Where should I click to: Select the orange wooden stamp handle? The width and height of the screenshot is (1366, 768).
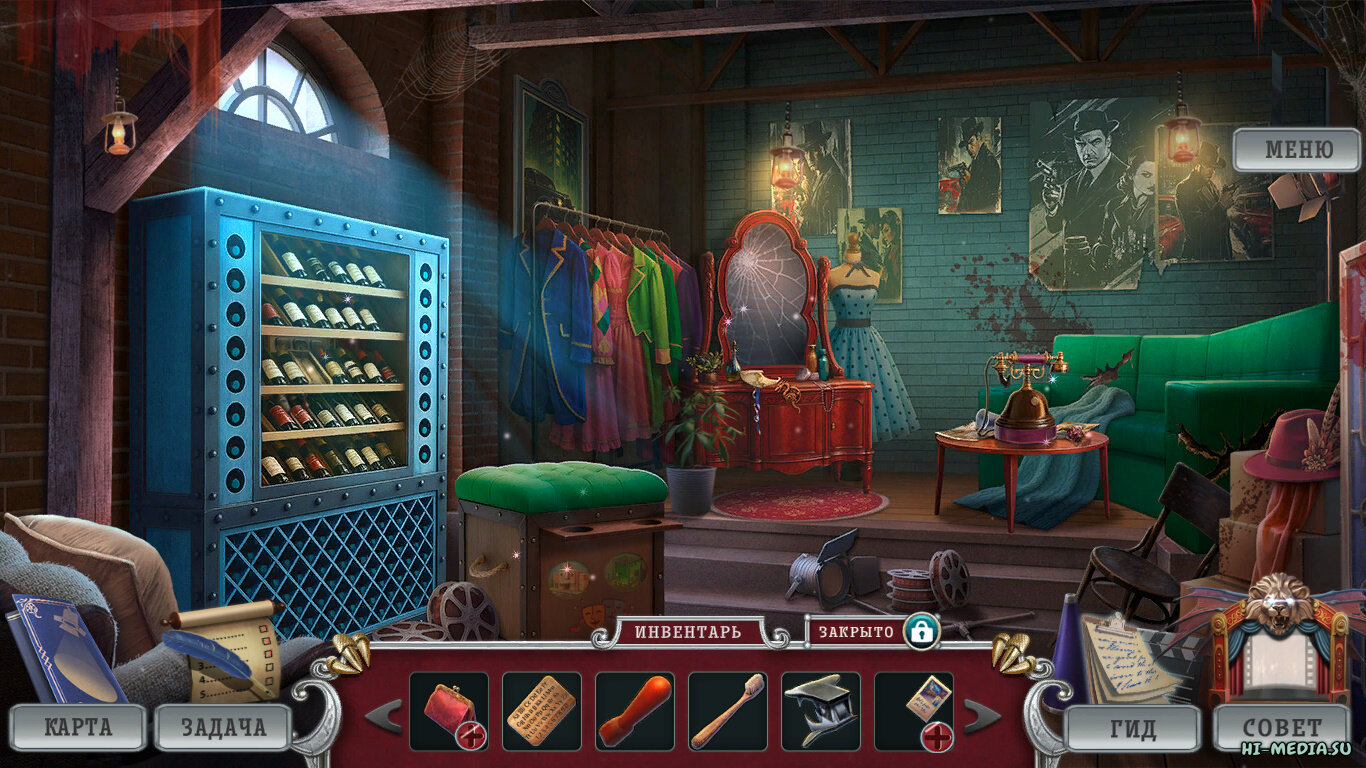[634, 710]
